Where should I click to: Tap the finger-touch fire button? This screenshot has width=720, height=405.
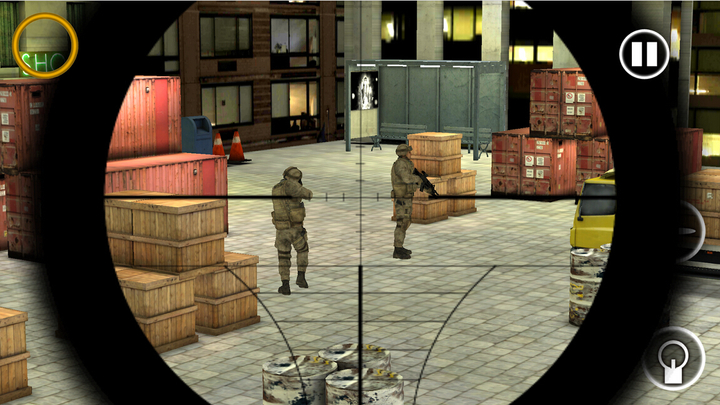(x=673, y=359)
